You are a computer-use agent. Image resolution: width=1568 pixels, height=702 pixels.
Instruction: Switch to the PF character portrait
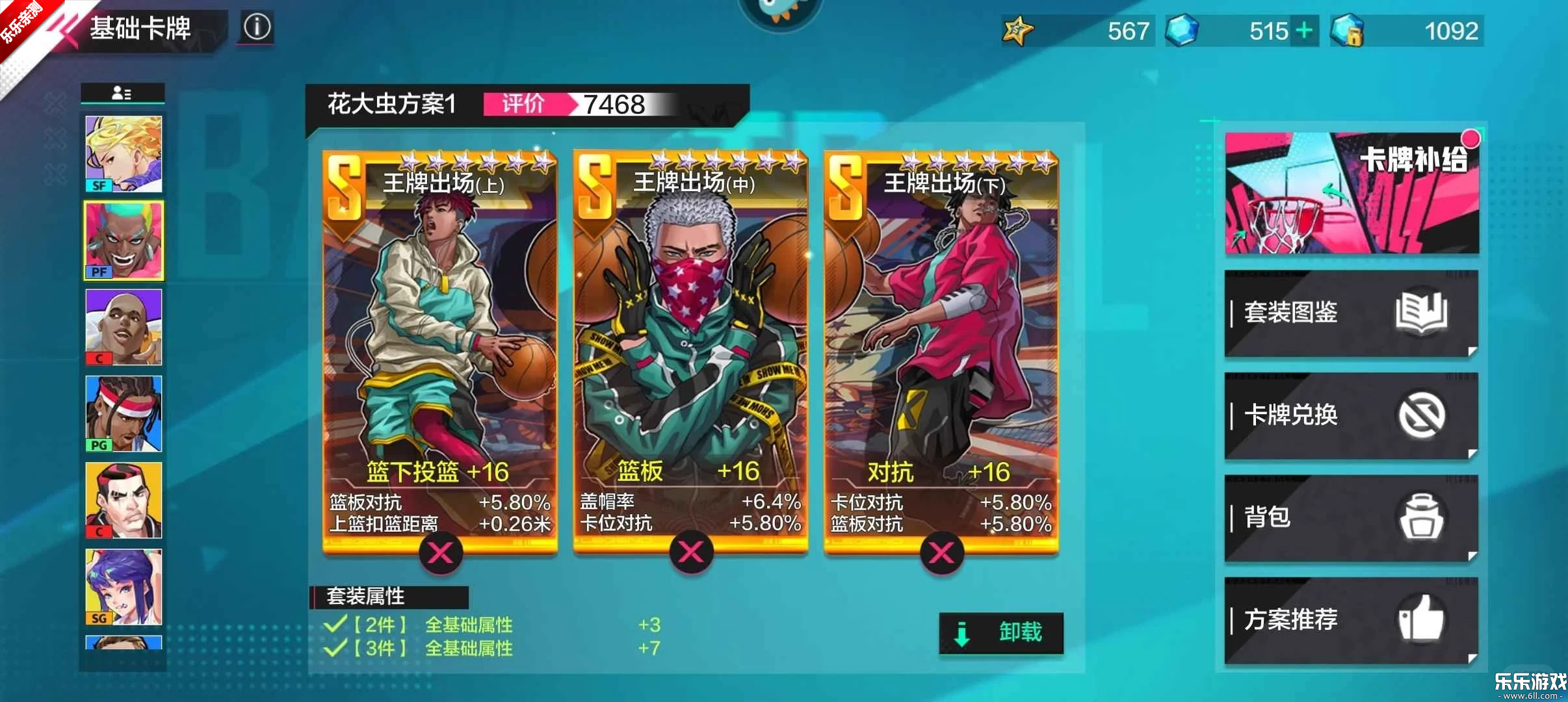click(124, 239)
